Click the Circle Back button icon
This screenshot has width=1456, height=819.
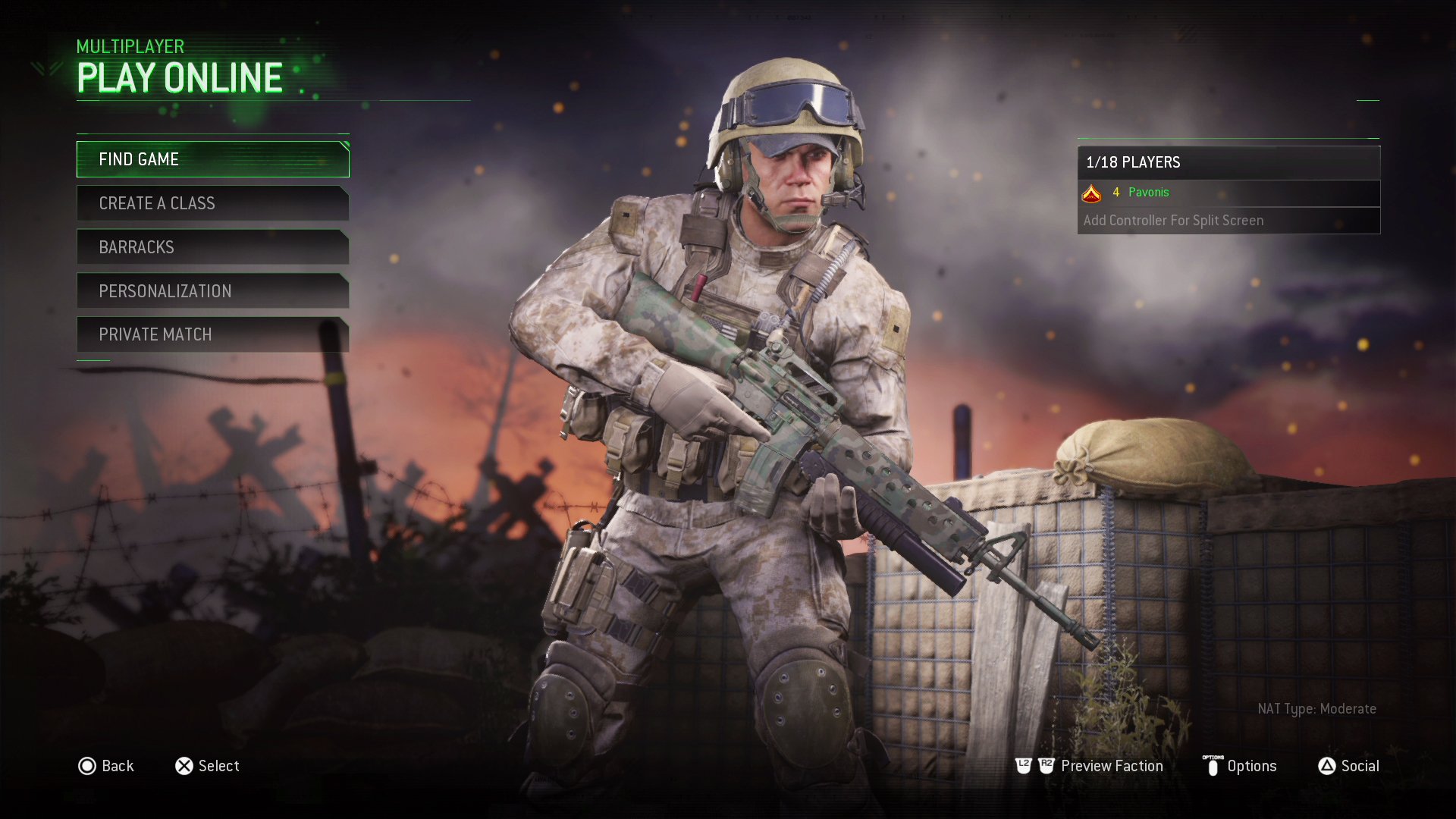point(88,766)
